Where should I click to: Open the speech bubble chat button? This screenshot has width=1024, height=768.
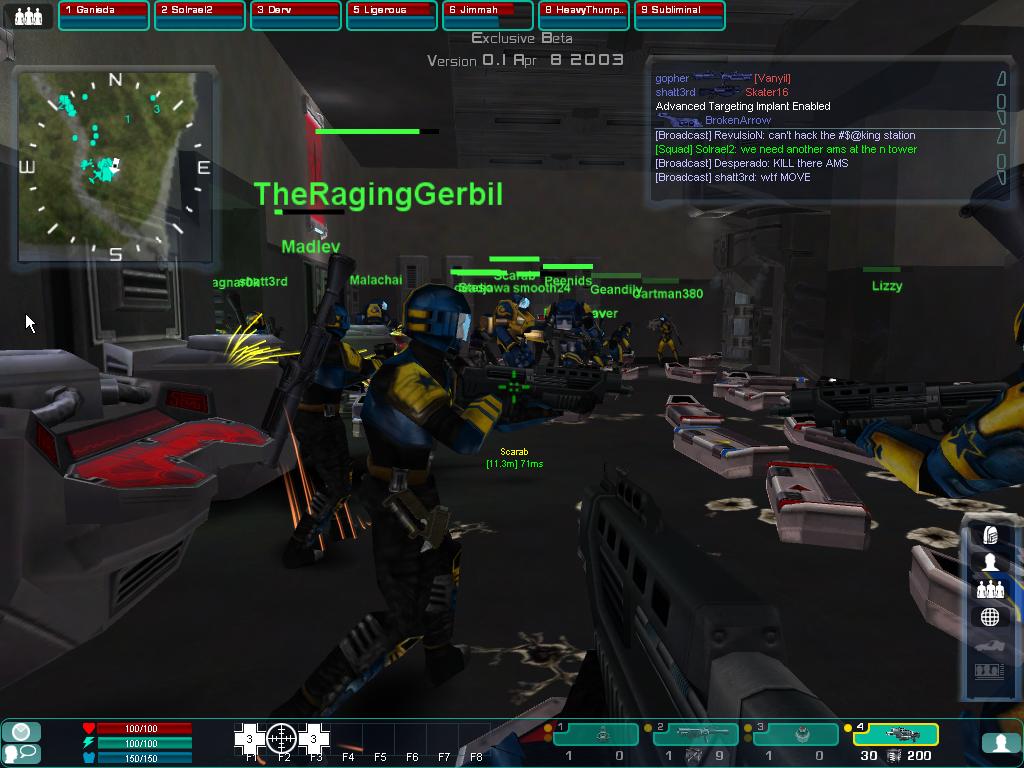click(20, 752)
